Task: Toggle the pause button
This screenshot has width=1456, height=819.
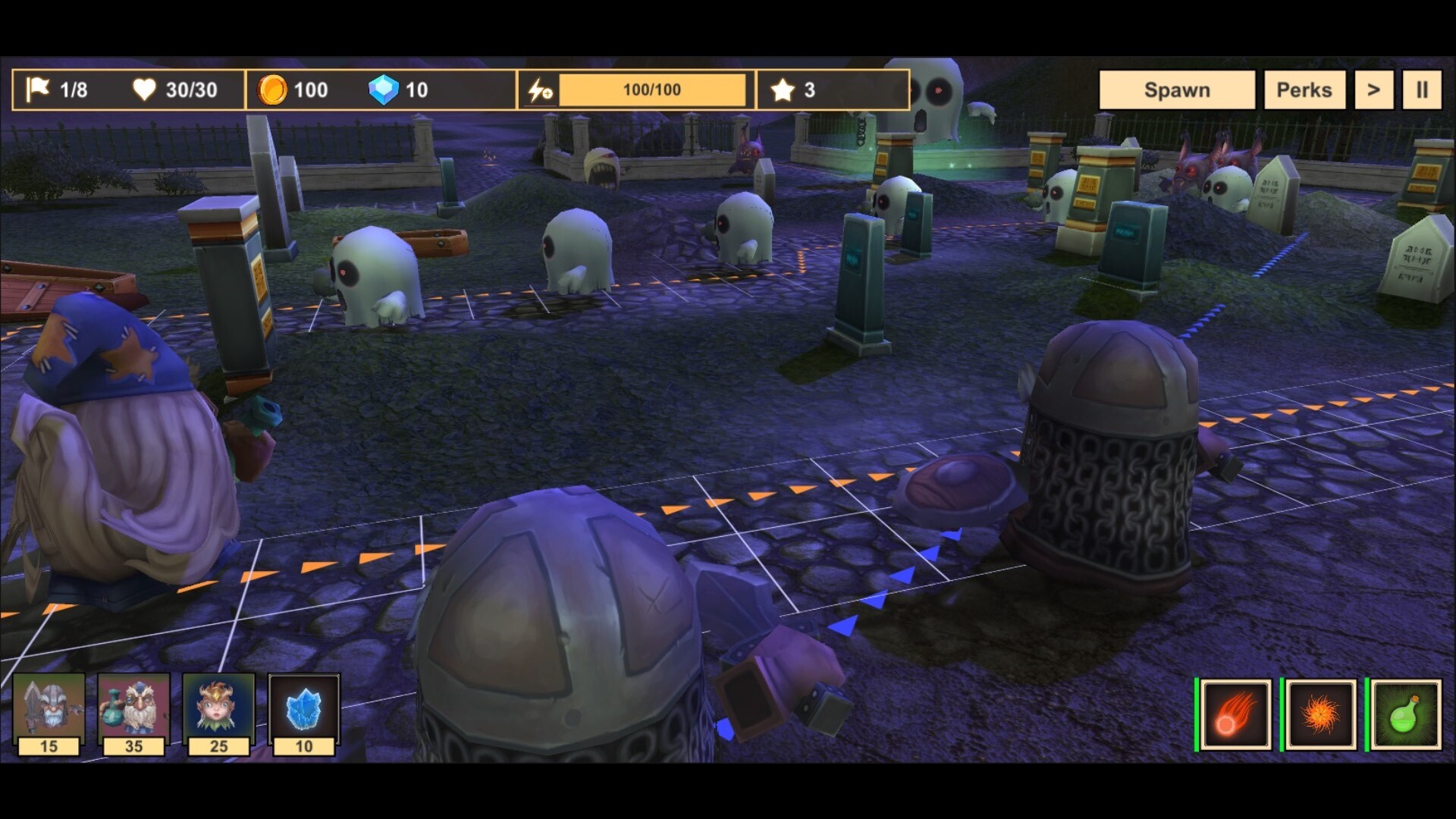Action: pos(1423,89)
